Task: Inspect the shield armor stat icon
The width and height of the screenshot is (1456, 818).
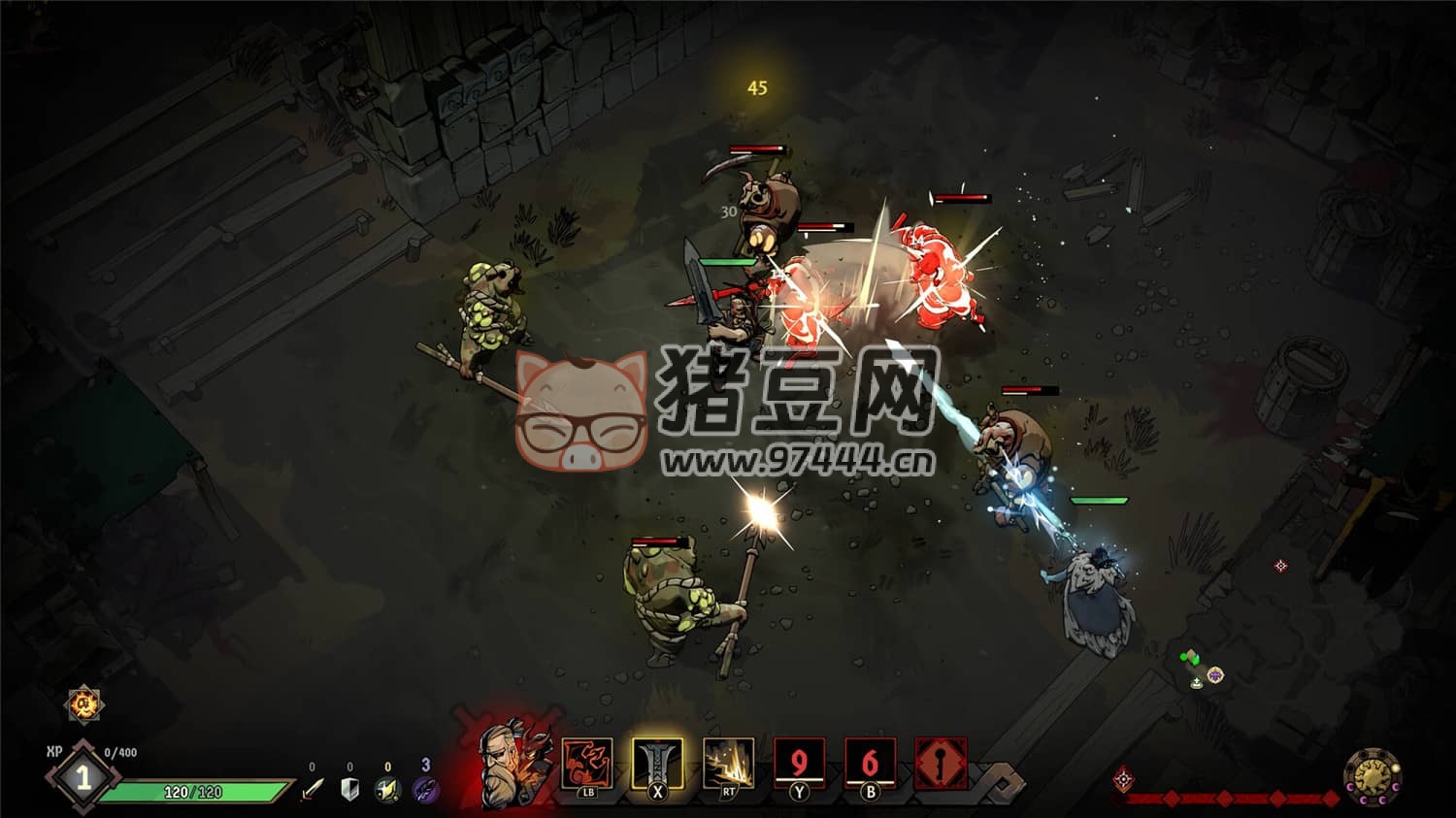Action: 349,789
